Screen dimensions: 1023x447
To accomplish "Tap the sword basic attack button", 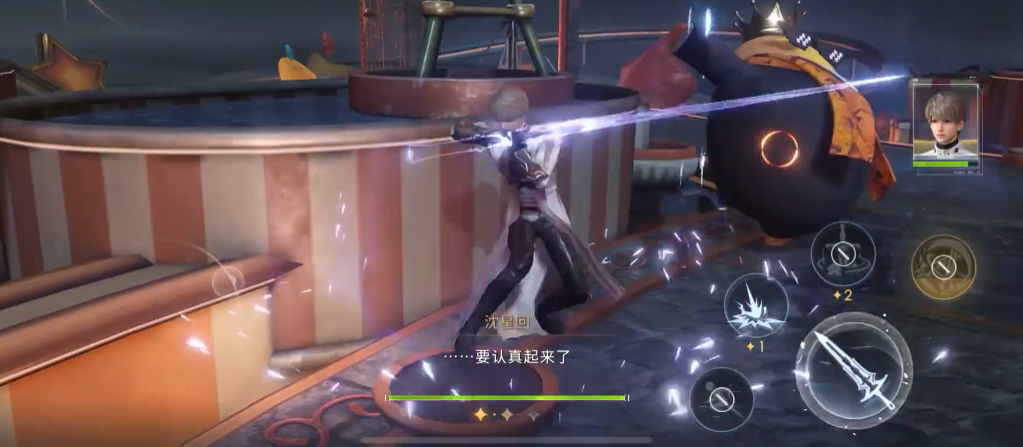I will click(853, 371).
